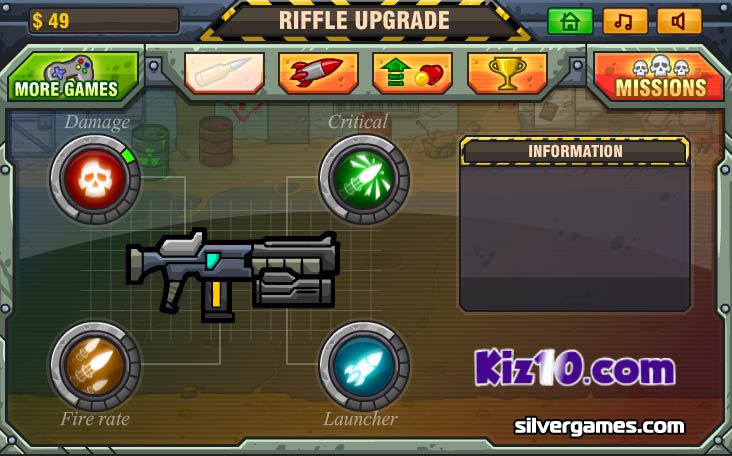732x456 pixels.
Task: Return to the home screen
Action: point(570,21)
